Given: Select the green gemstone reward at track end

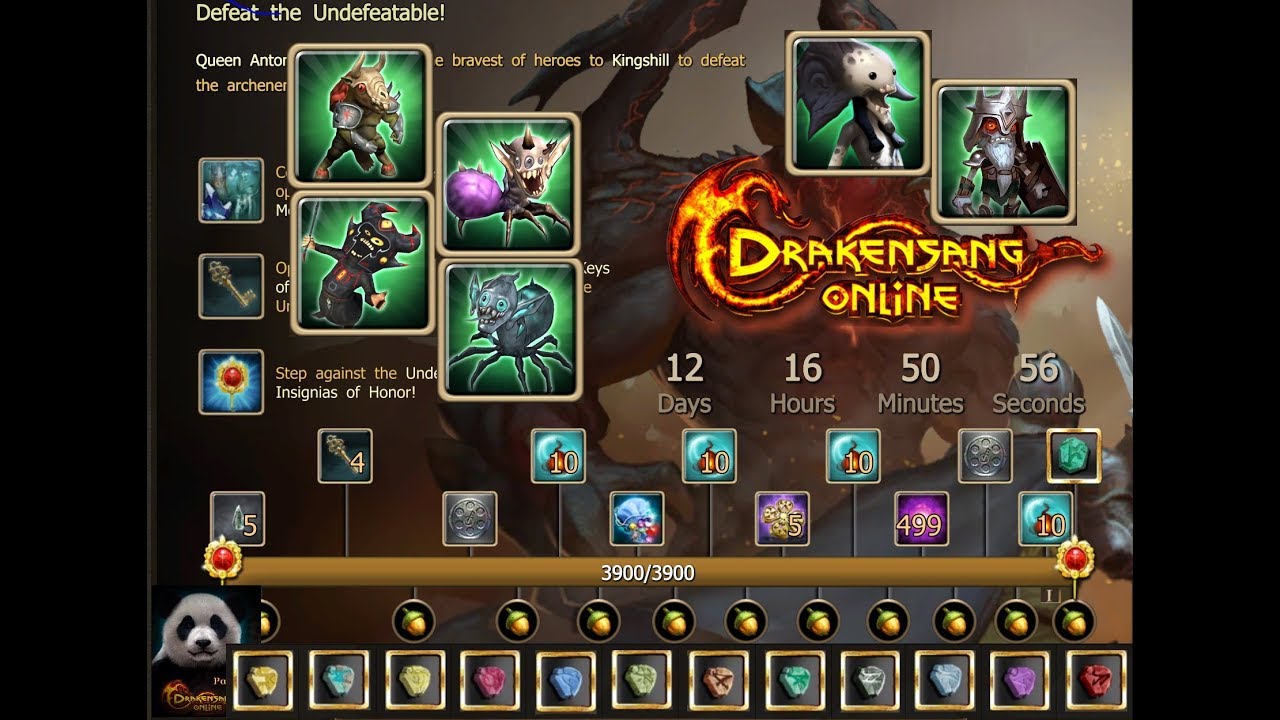Looking at the screenshot, I should [1073, 455].
